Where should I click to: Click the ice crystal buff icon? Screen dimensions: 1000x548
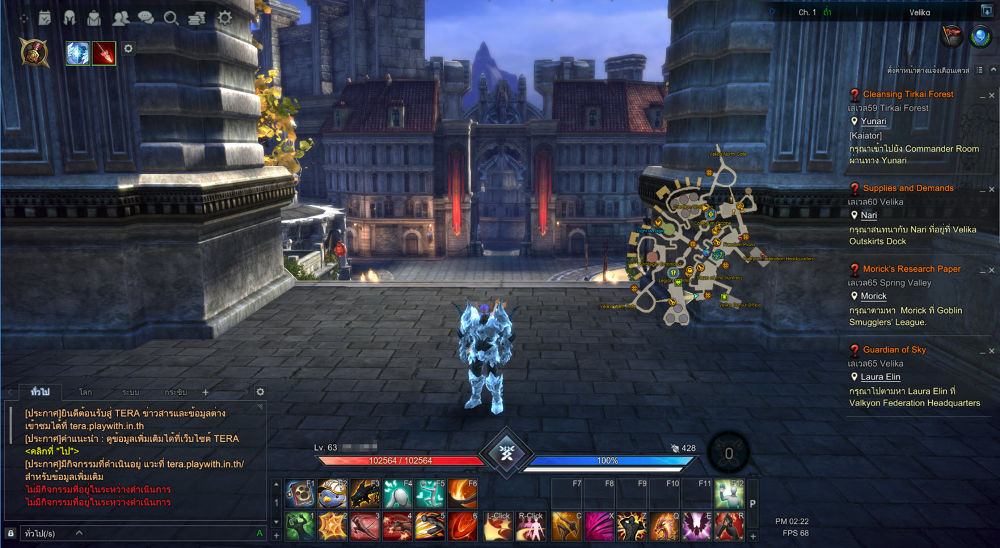click(x=78, y=53)
